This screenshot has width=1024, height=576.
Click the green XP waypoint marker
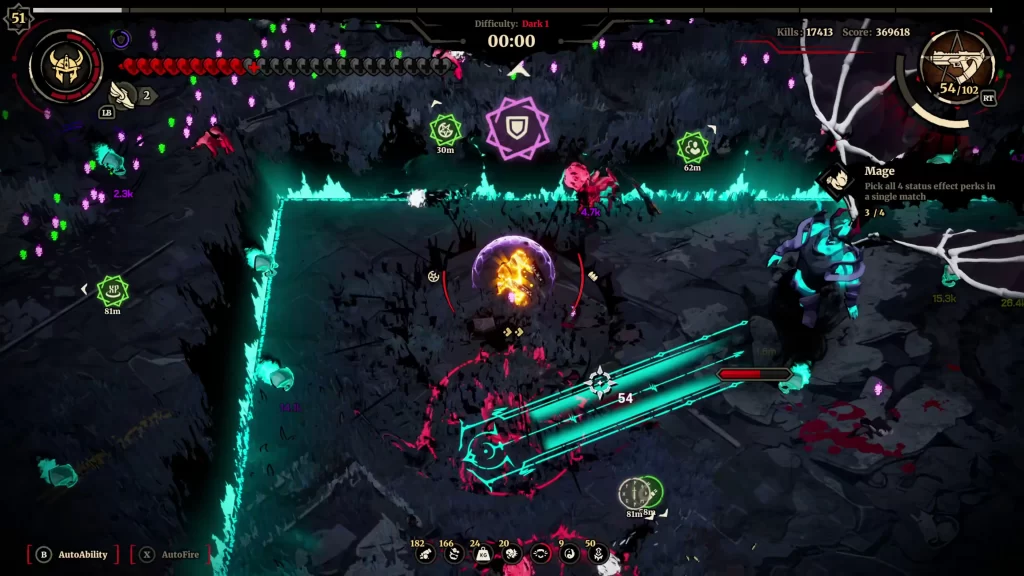[112, 290]
